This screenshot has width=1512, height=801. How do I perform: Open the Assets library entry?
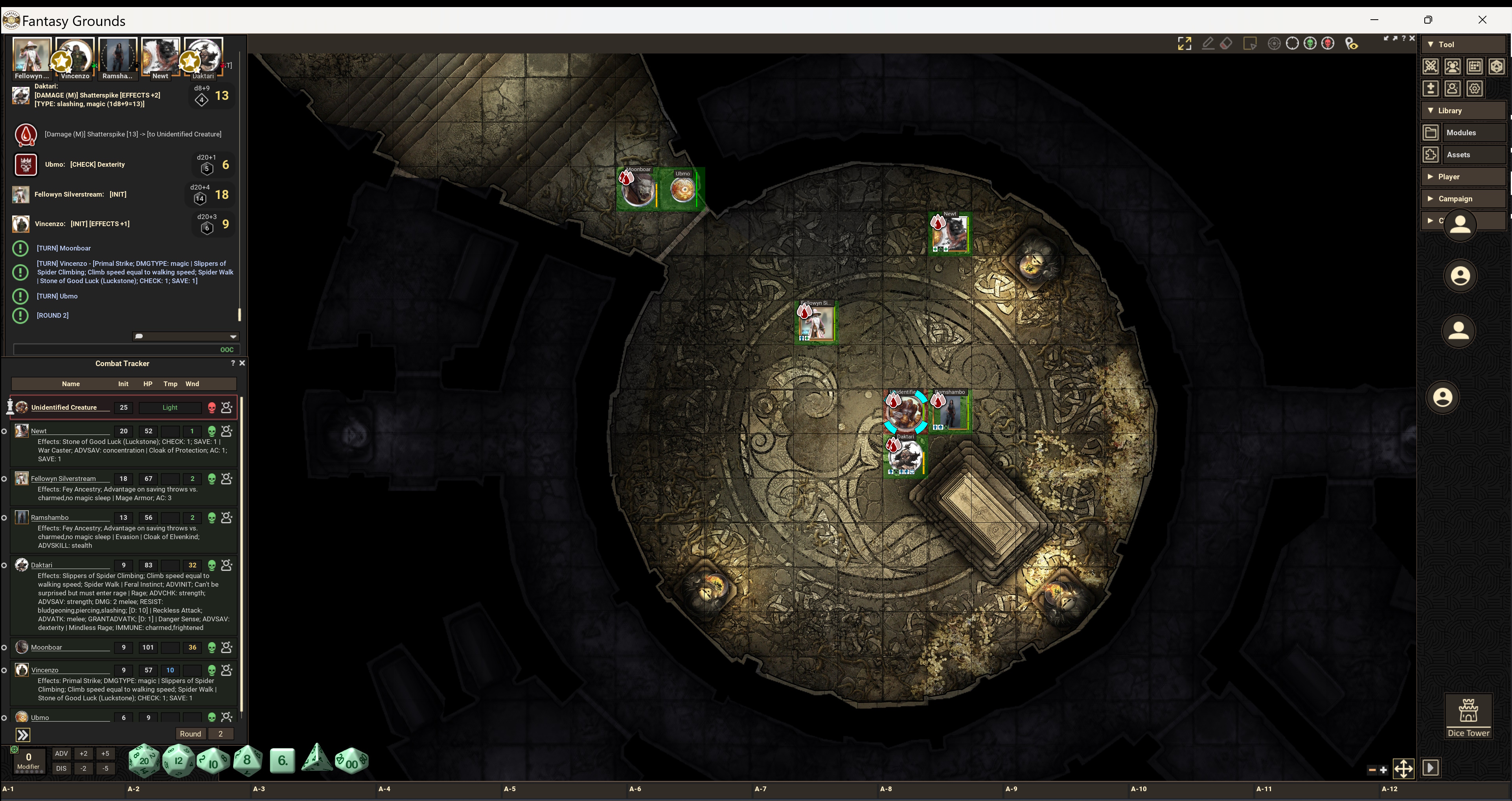click(x=1458, y=155)
